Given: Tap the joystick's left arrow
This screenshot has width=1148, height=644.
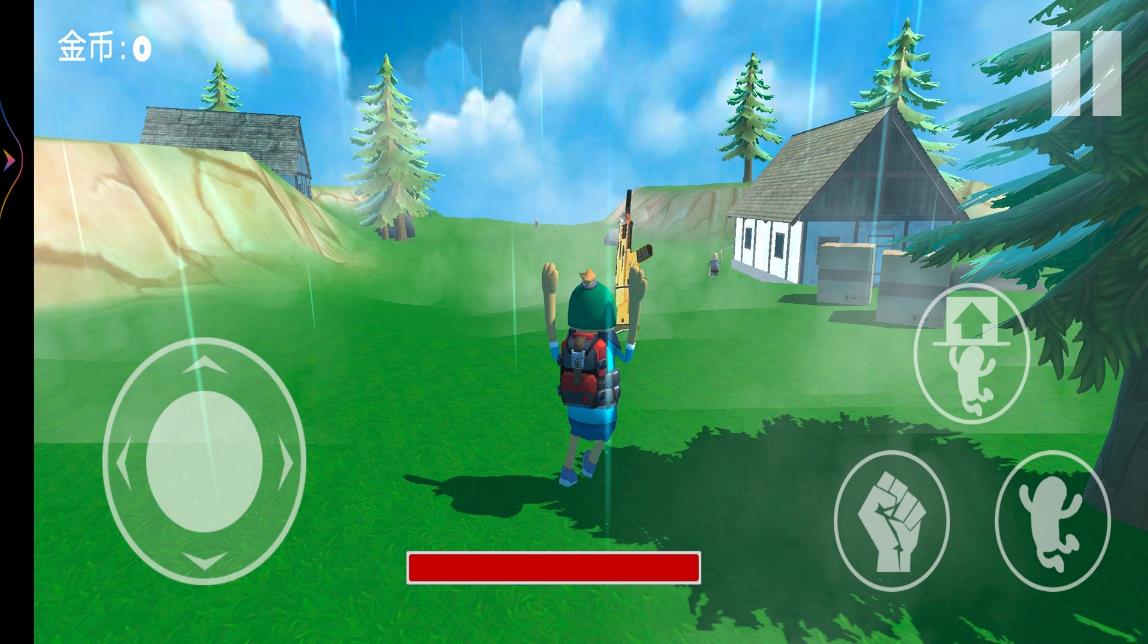Looking at the screenshot, I should point(124,462).
